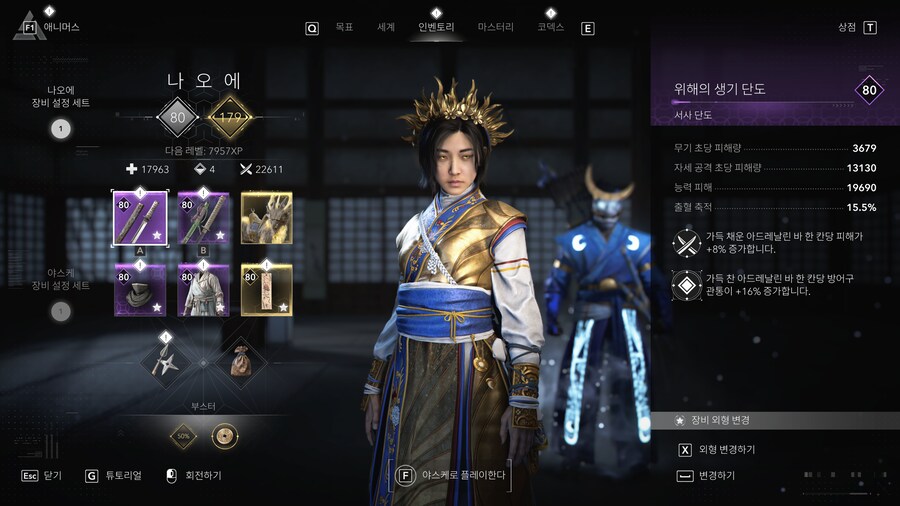Select the golden amulet trinket slot
This screenshot has height=506, width=900.
coord(267,290)
